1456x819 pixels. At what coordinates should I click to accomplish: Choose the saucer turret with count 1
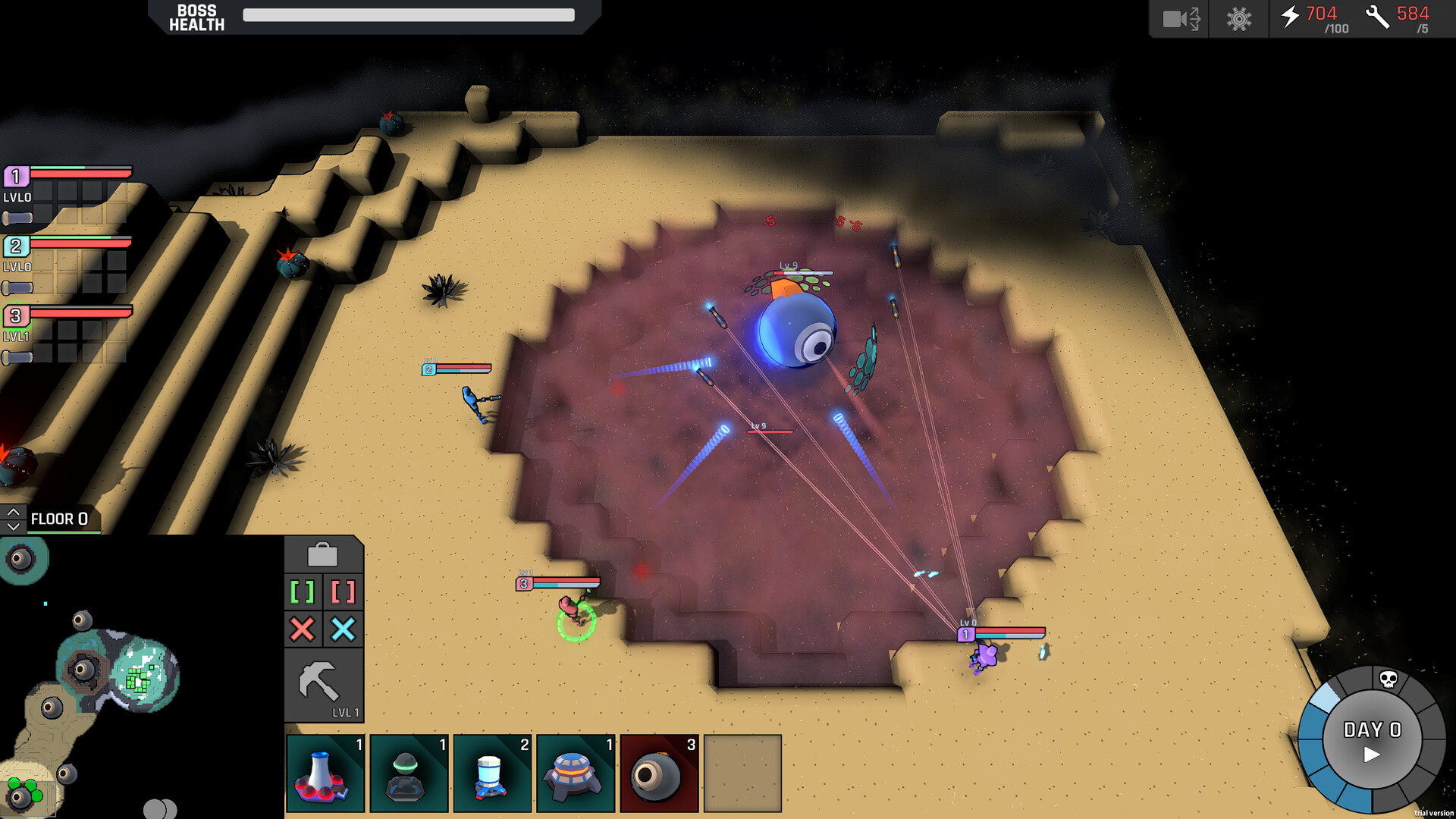(x=575, y=772)
